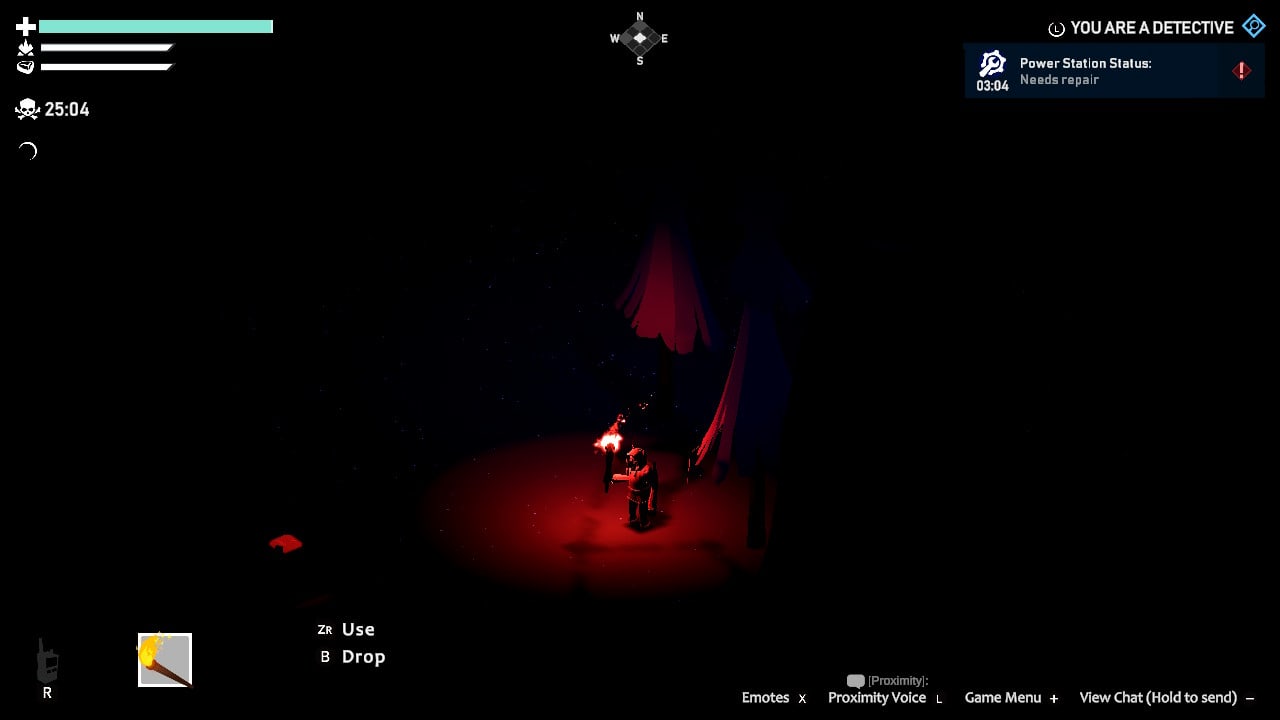Select the warmth flame icon
Screen dimensions: 1280x720
click(24, 47)
